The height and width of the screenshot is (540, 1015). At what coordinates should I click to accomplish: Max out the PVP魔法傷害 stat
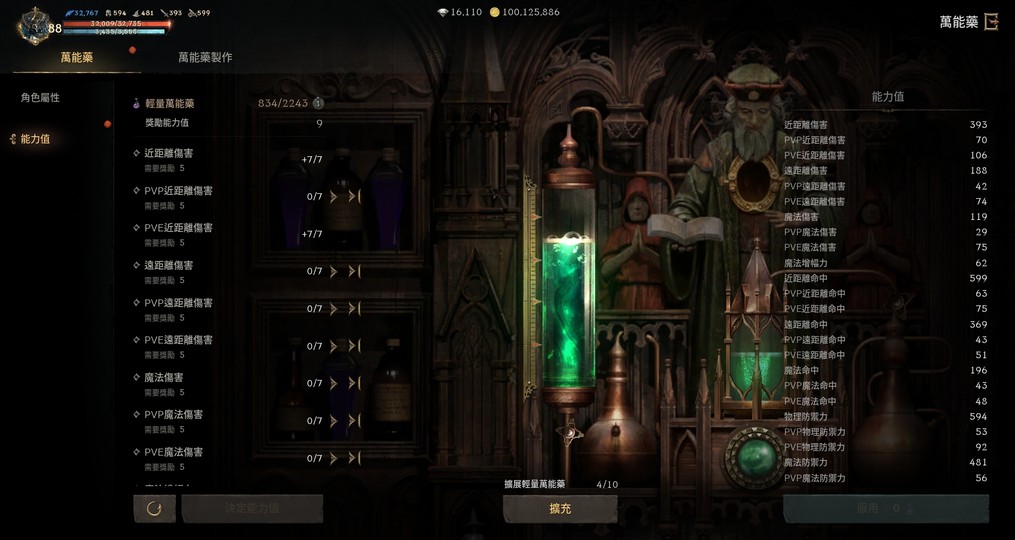354,421
